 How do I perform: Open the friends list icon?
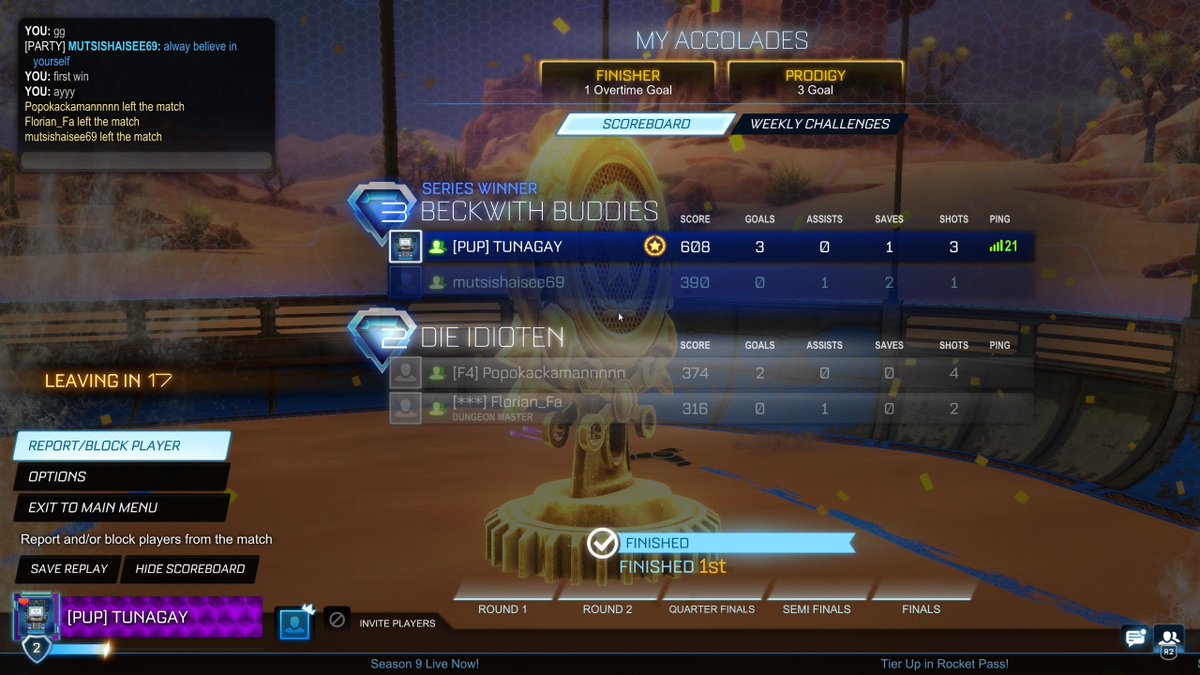coord(1167,637)
